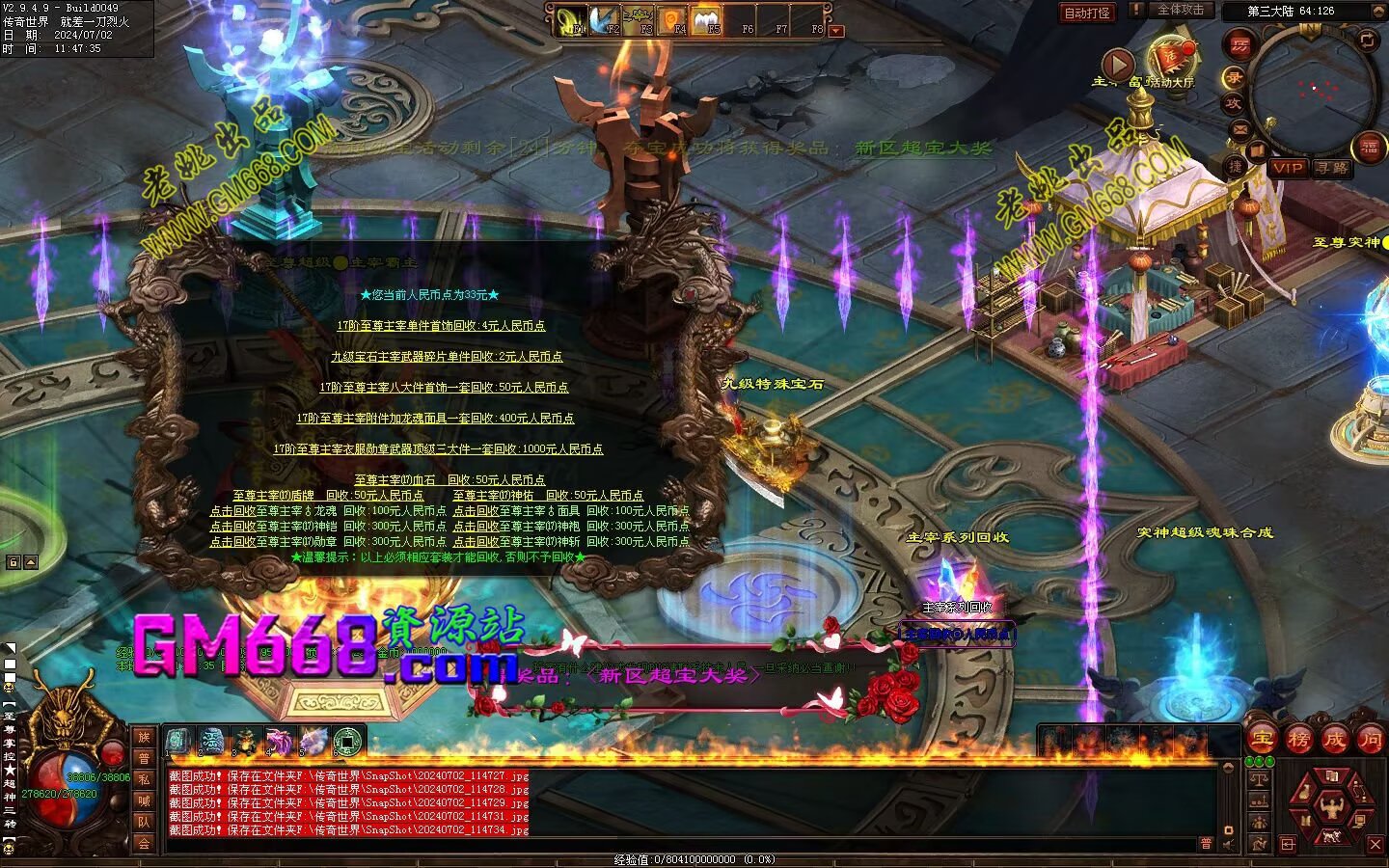Use the green coin item in hotbar
This screenshot has height=868, width=1389.
click(346, 741)
